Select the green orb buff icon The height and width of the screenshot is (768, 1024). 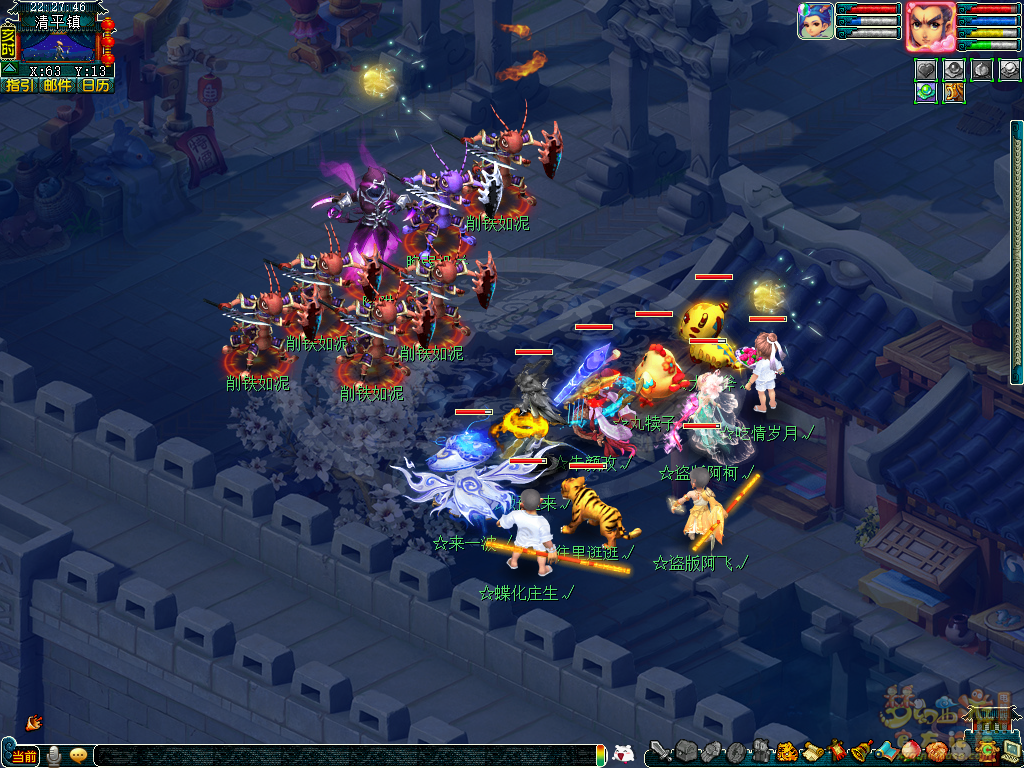[x=925, y=92]
